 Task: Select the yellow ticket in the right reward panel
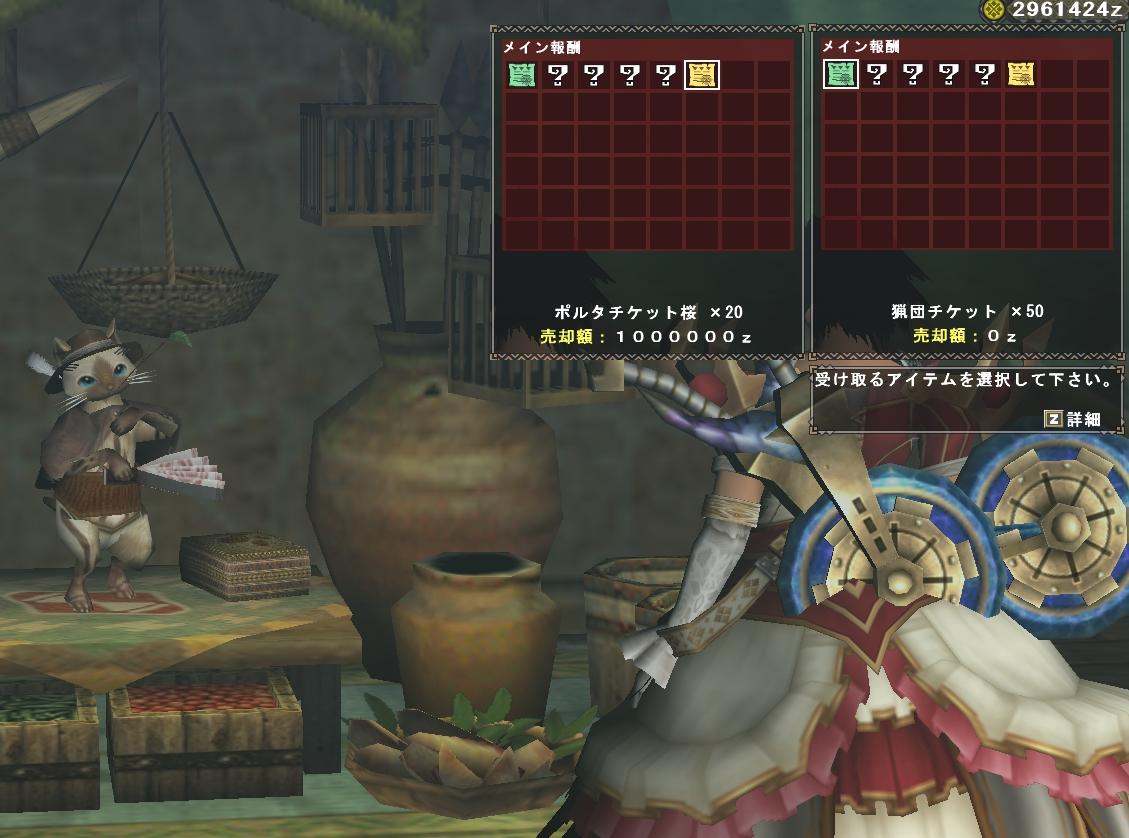(1020, 74)
